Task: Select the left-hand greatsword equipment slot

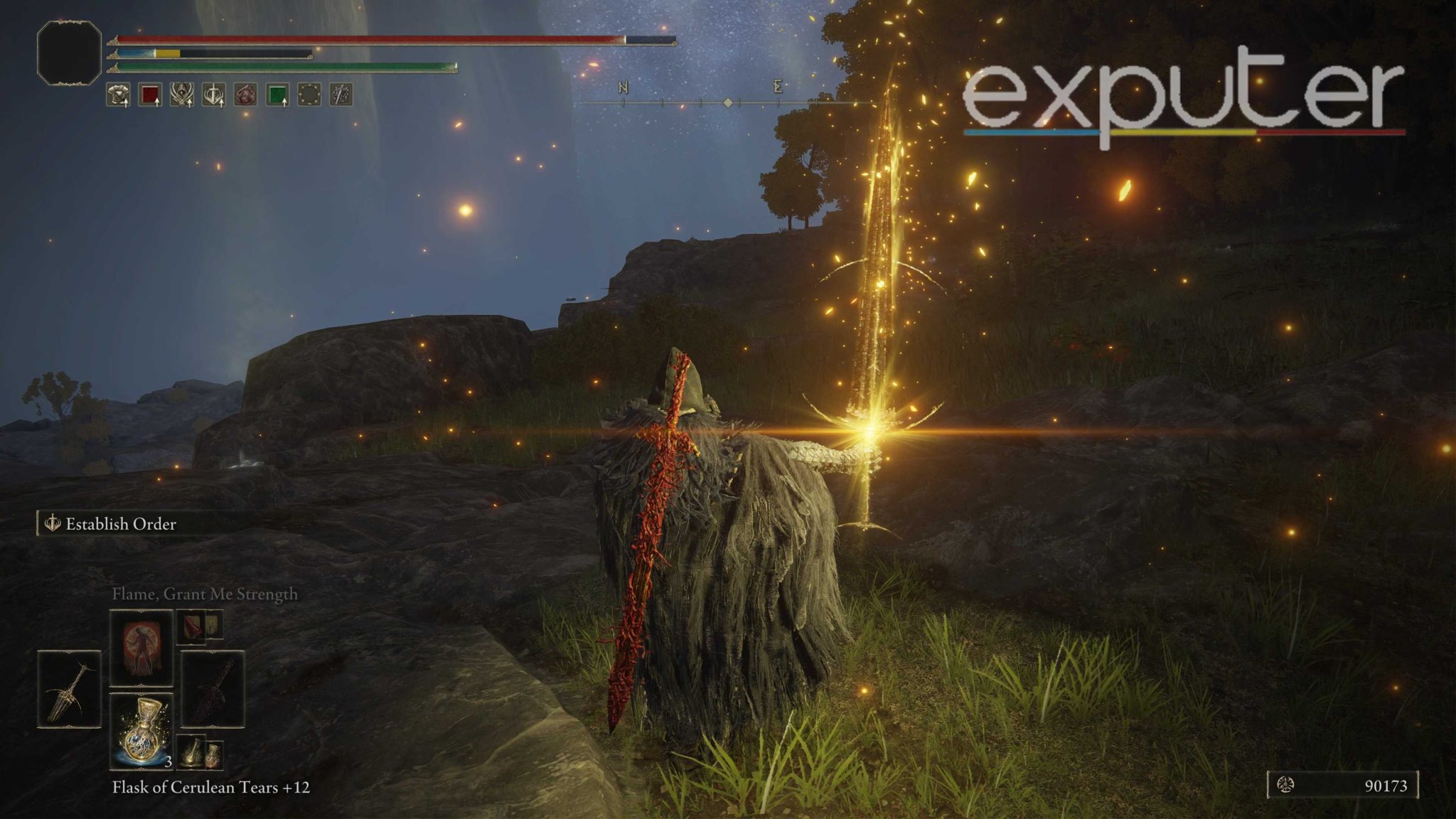Action: click(x=70, y=690)
